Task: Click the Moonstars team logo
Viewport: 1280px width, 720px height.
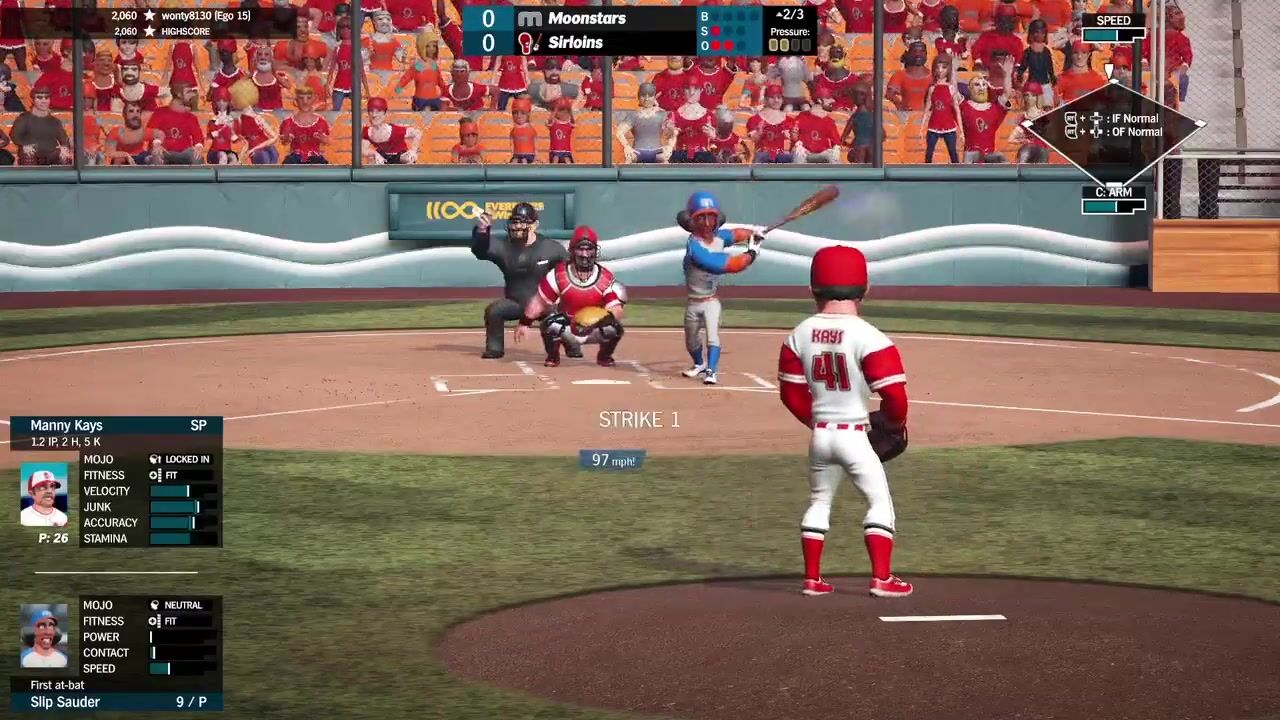Action: coord(529,19)
